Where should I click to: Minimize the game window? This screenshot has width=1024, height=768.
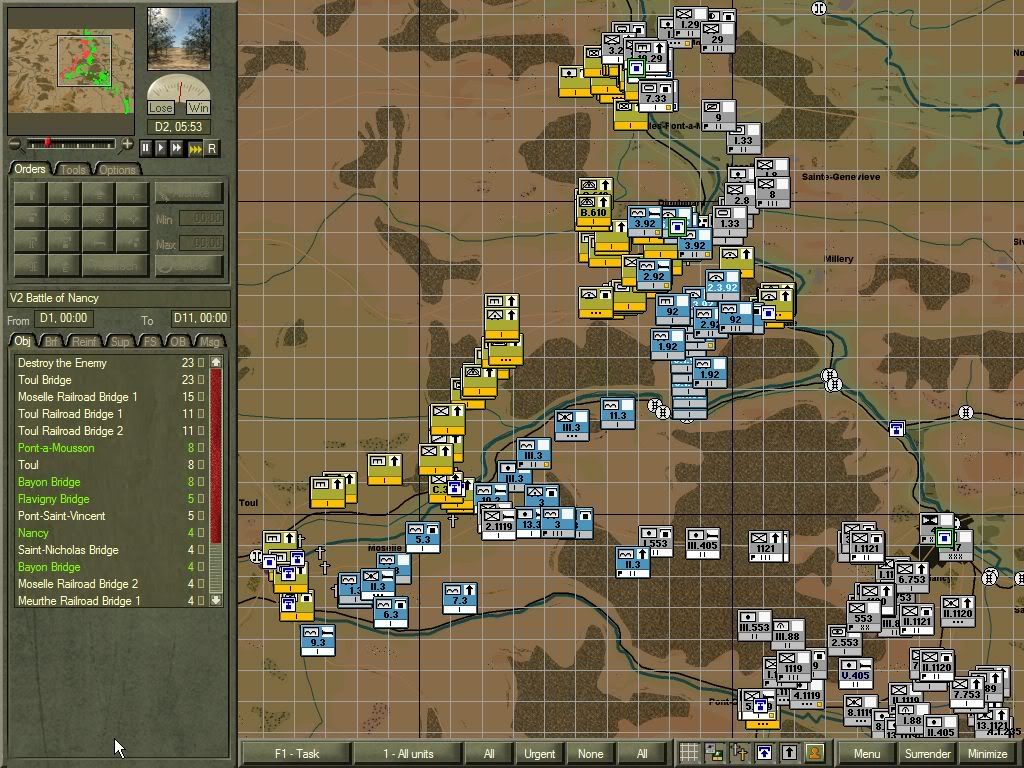pyautogui.click(x=987, y=753)
